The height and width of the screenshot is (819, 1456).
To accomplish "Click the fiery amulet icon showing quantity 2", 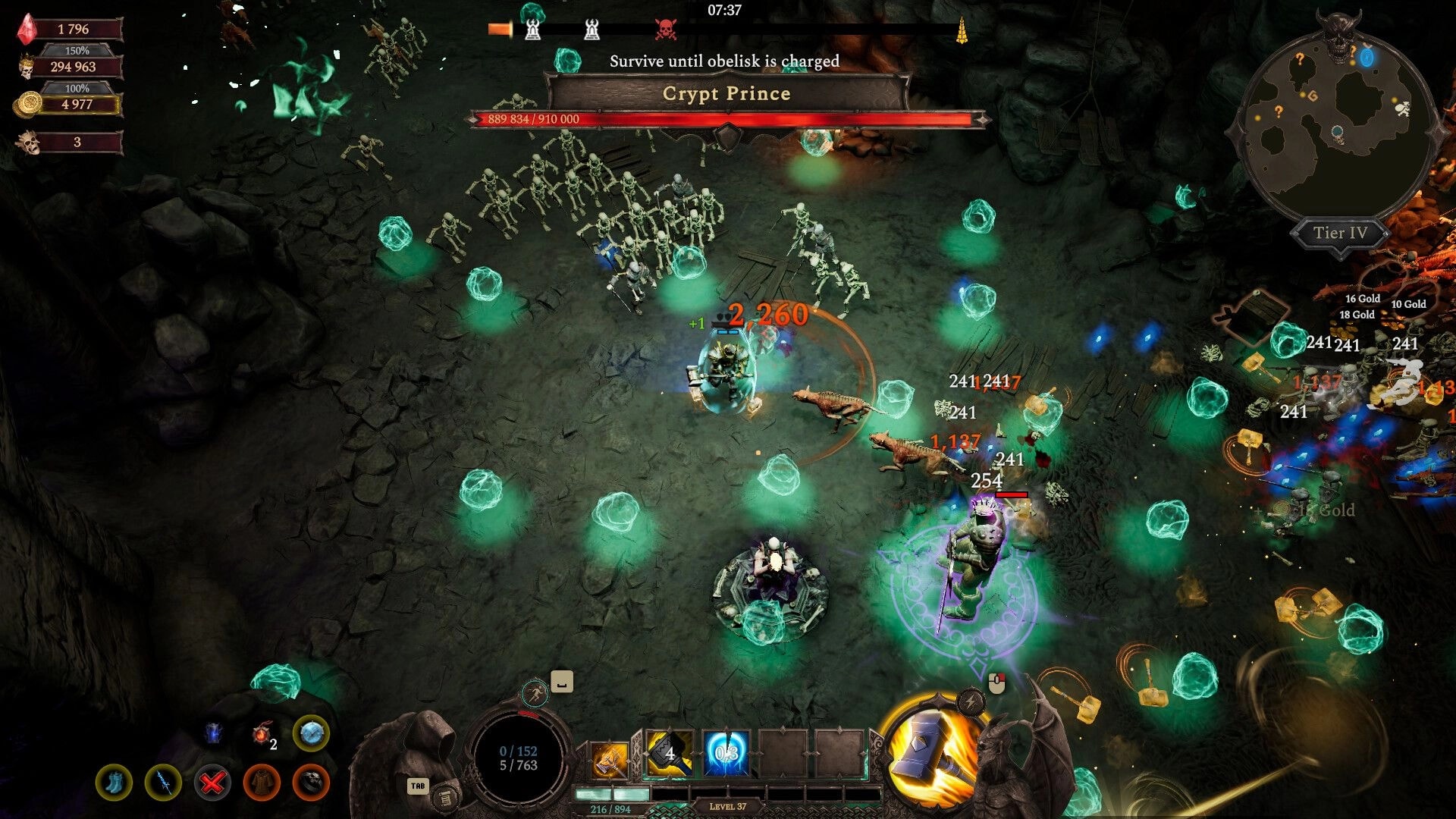I will (262, 733).
